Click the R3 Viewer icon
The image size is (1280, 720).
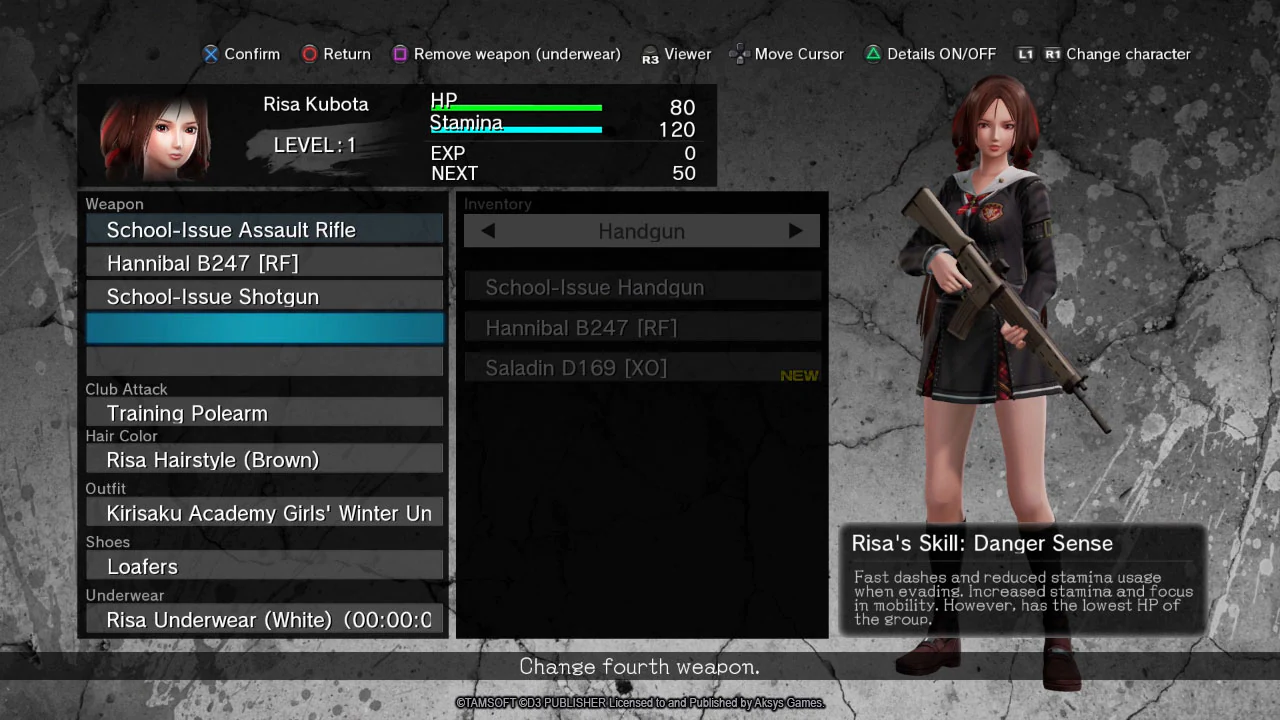(652, 54)
